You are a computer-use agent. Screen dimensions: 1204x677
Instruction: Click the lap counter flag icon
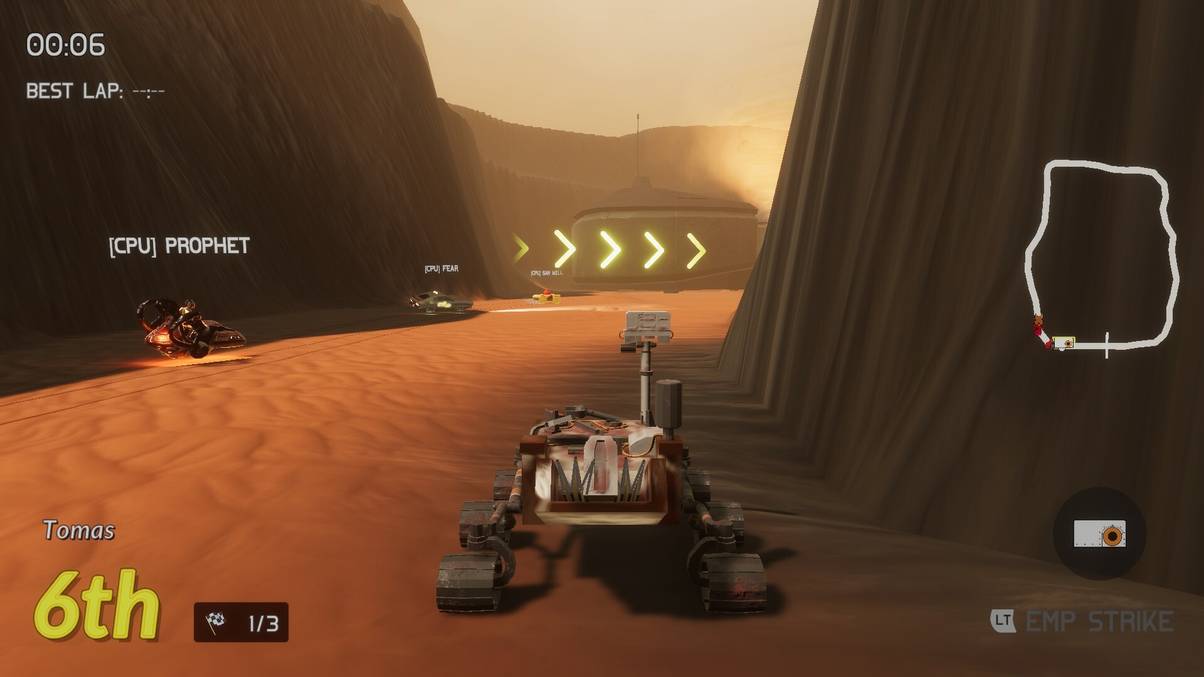click(216, 623)
